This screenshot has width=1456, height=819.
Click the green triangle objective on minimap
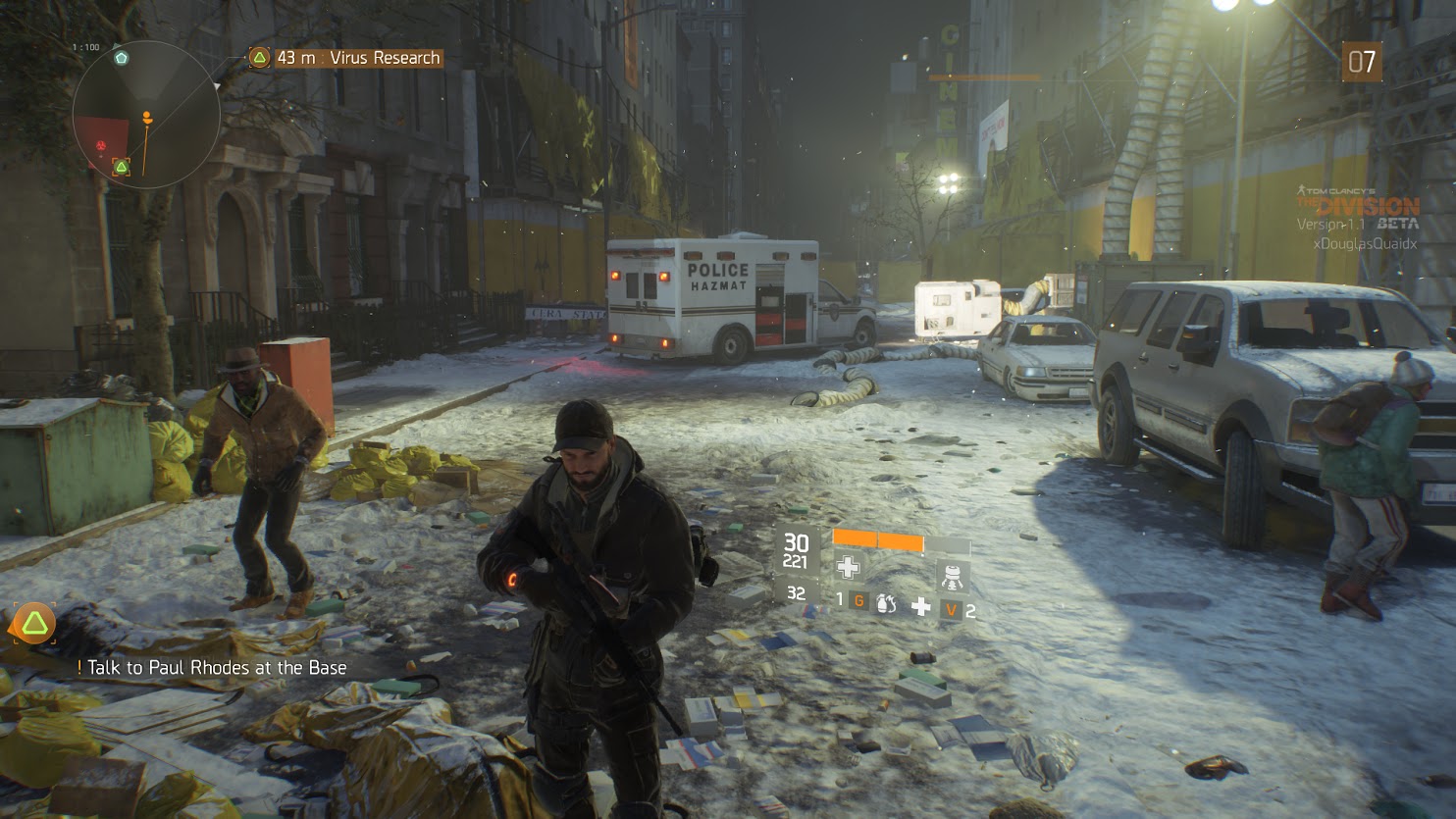pyautogui.click(x=121, y=167)
